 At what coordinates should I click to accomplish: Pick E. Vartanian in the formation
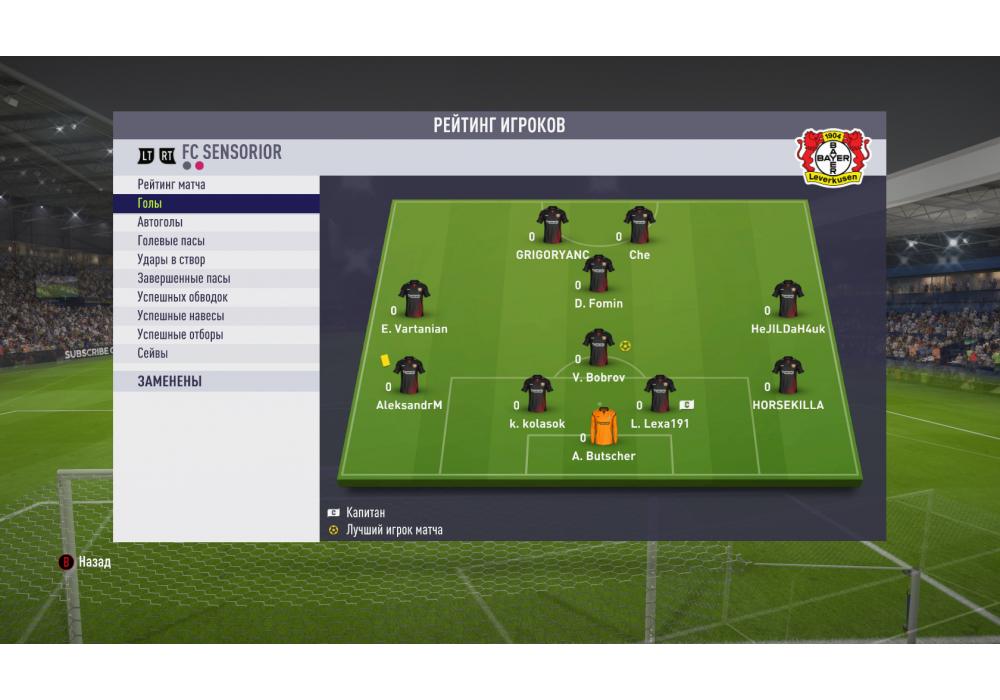(414, 299)
